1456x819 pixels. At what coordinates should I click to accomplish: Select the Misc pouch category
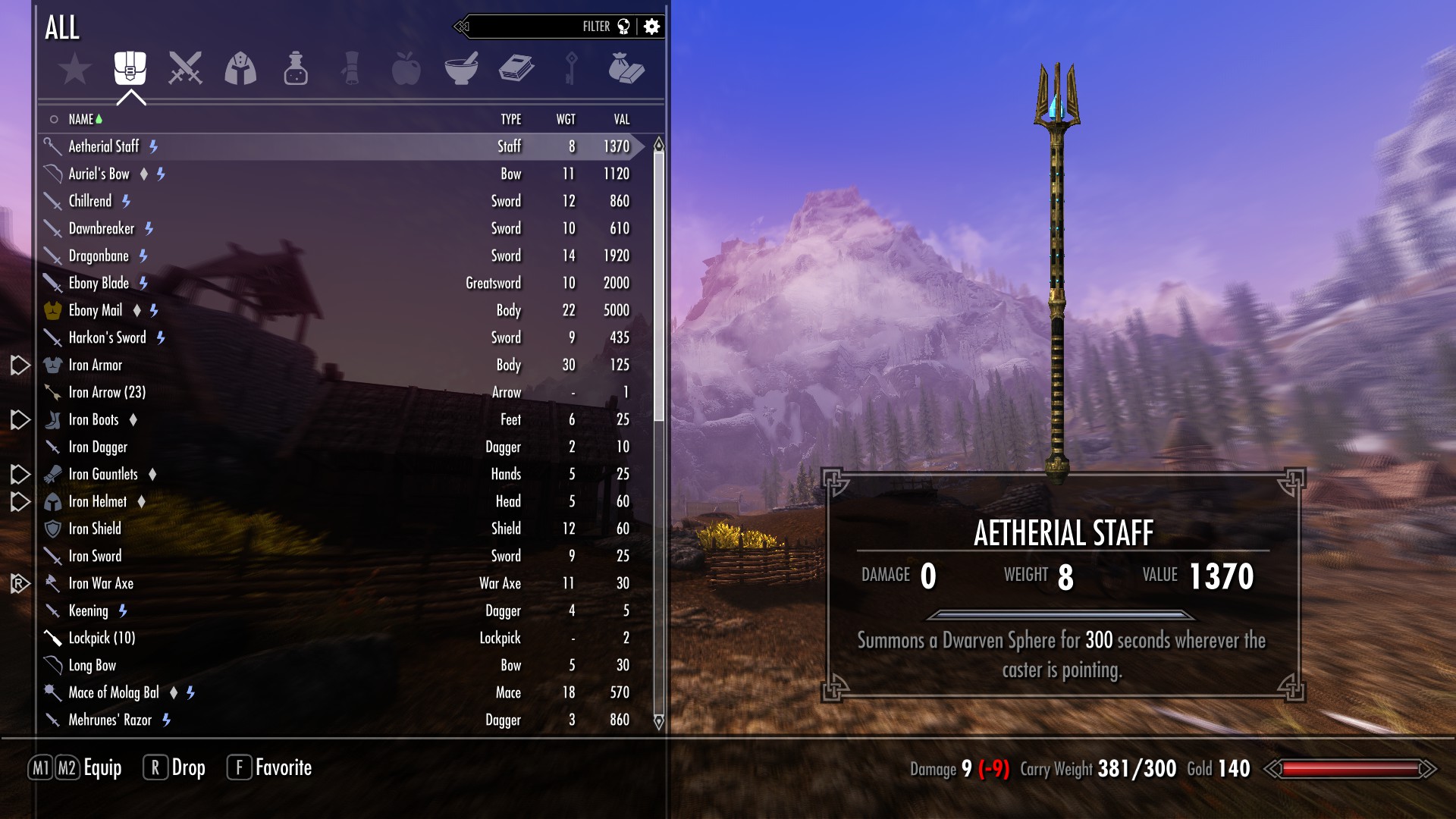pos(626,68)
